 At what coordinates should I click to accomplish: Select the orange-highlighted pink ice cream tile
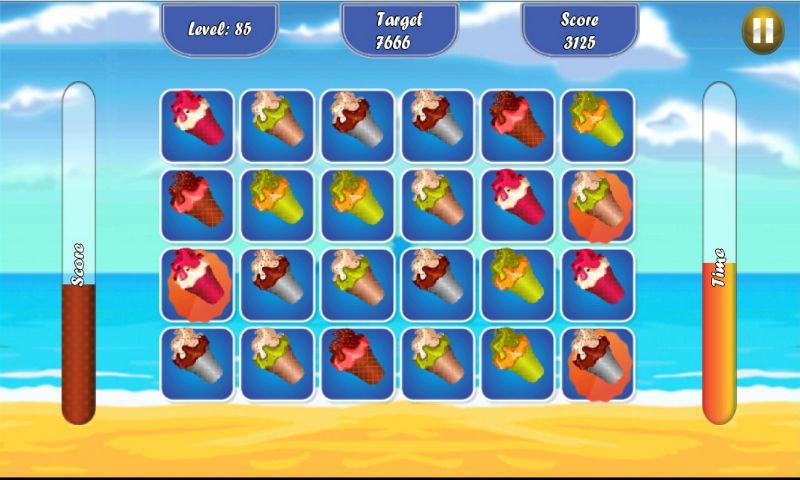(x=197, y=284)
